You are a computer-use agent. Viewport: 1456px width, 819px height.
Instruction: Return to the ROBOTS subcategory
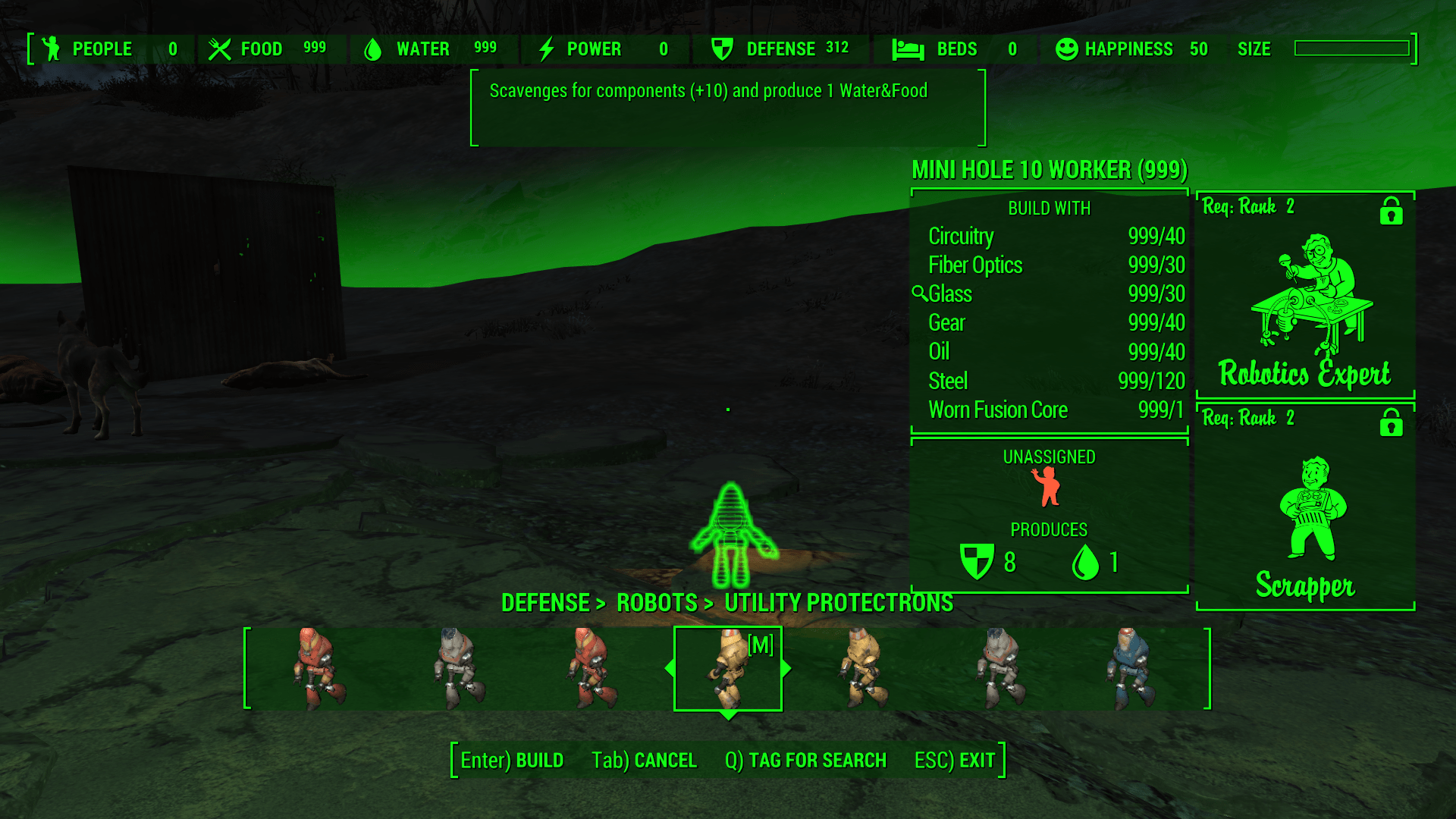point(657,603)
